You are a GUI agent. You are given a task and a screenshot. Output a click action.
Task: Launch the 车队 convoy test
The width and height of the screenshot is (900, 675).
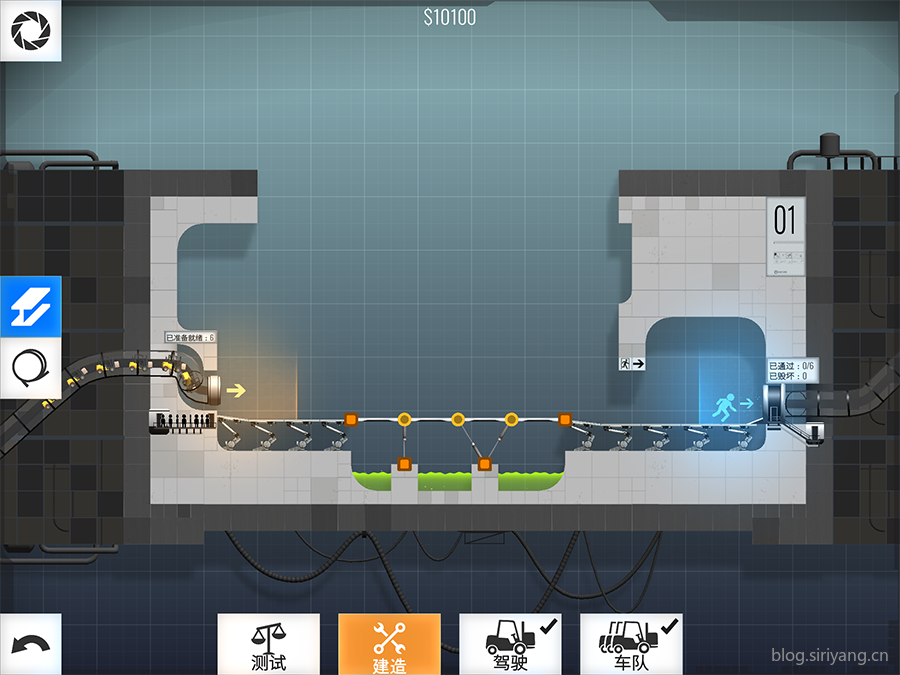631,644
